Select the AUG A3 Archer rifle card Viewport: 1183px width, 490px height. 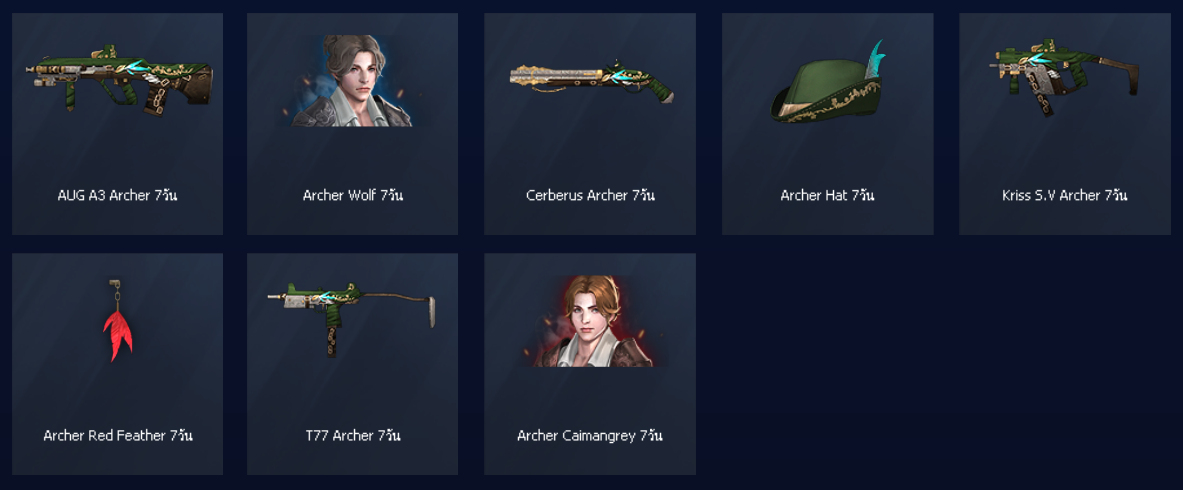click(x=117, y=124)
